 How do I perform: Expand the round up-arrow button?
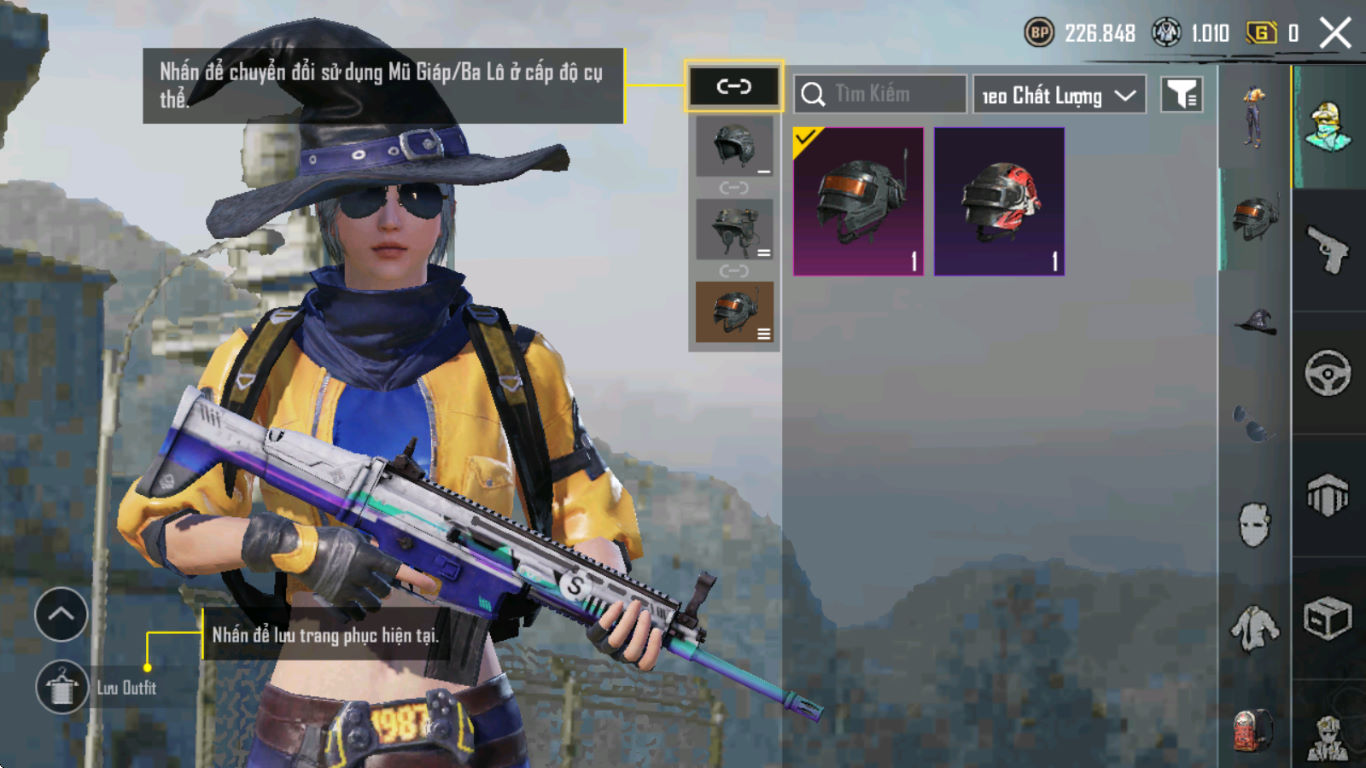(61, 615)
